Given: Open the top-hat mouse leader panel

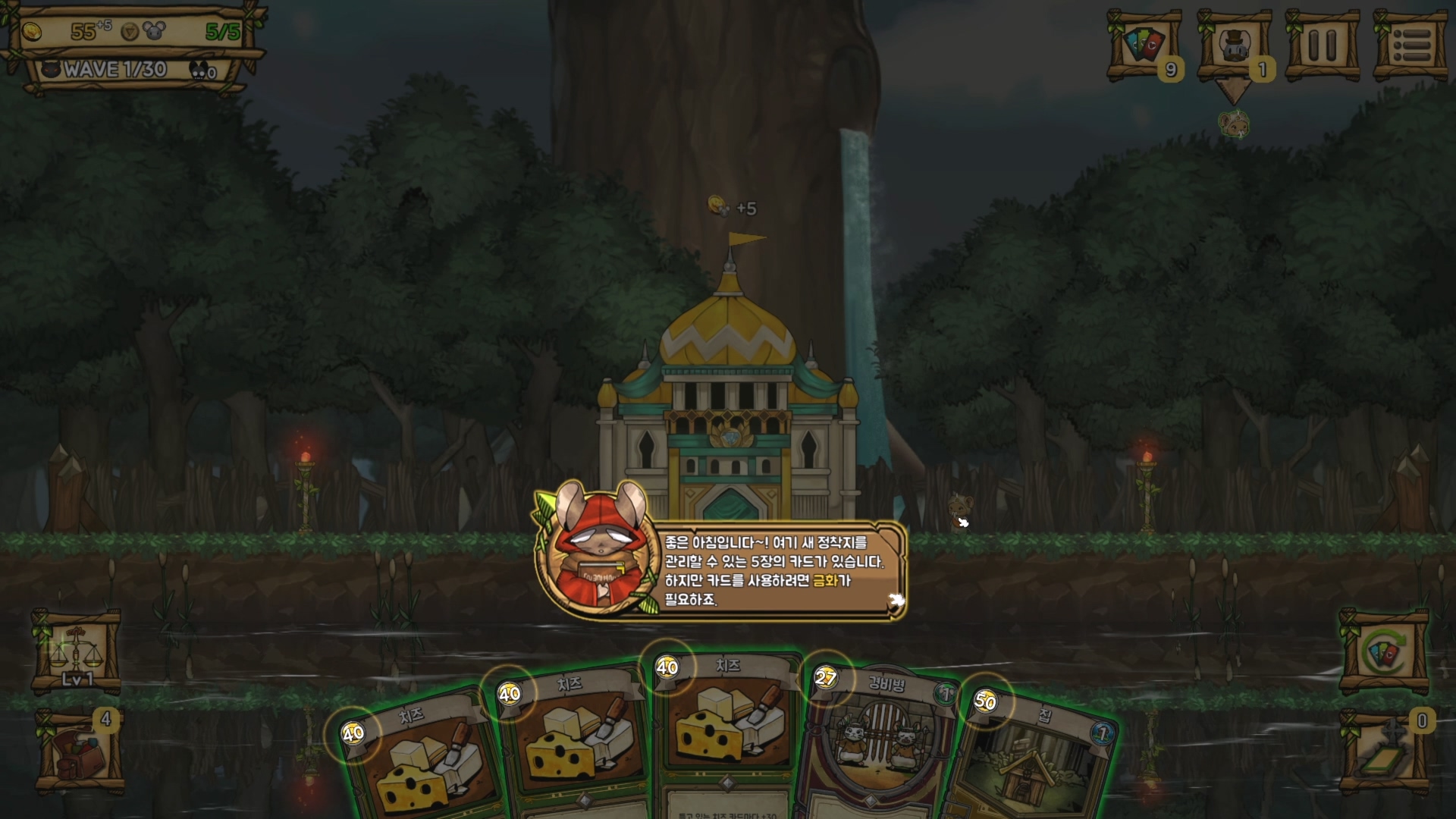Looking at the screenshot, I should coord(1234,45).
